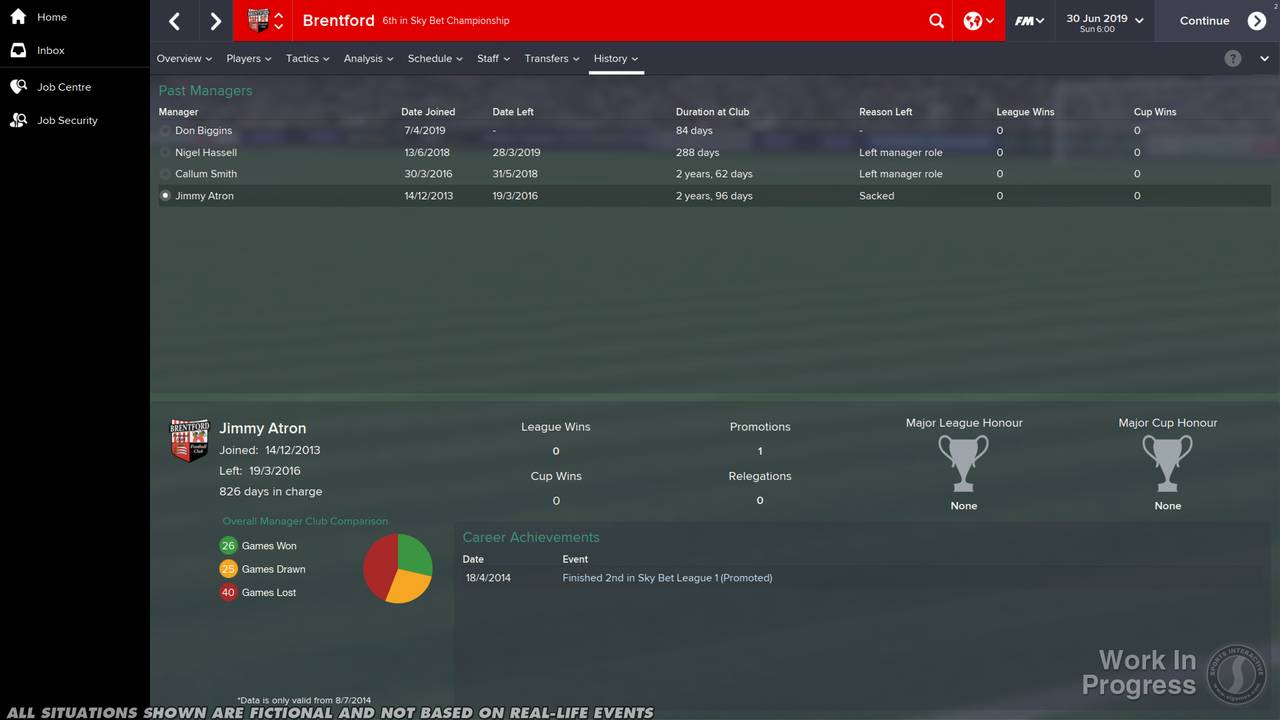The image size is (1280, 720).
Task: Select the Jimmy Atron radio button
Action: (164, 195)
